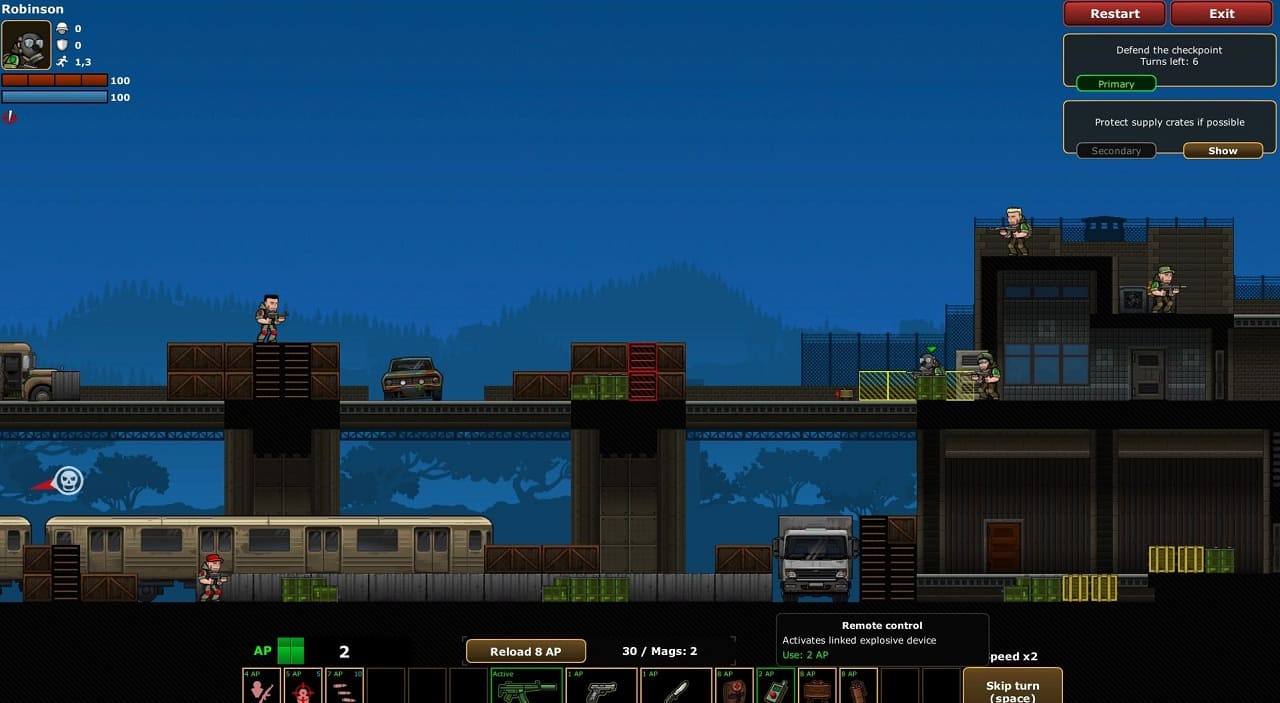The width and height of the screenshot is (1280, 703).
Task: Select the active submachine gun slot
Action: [x=525, y=687]
